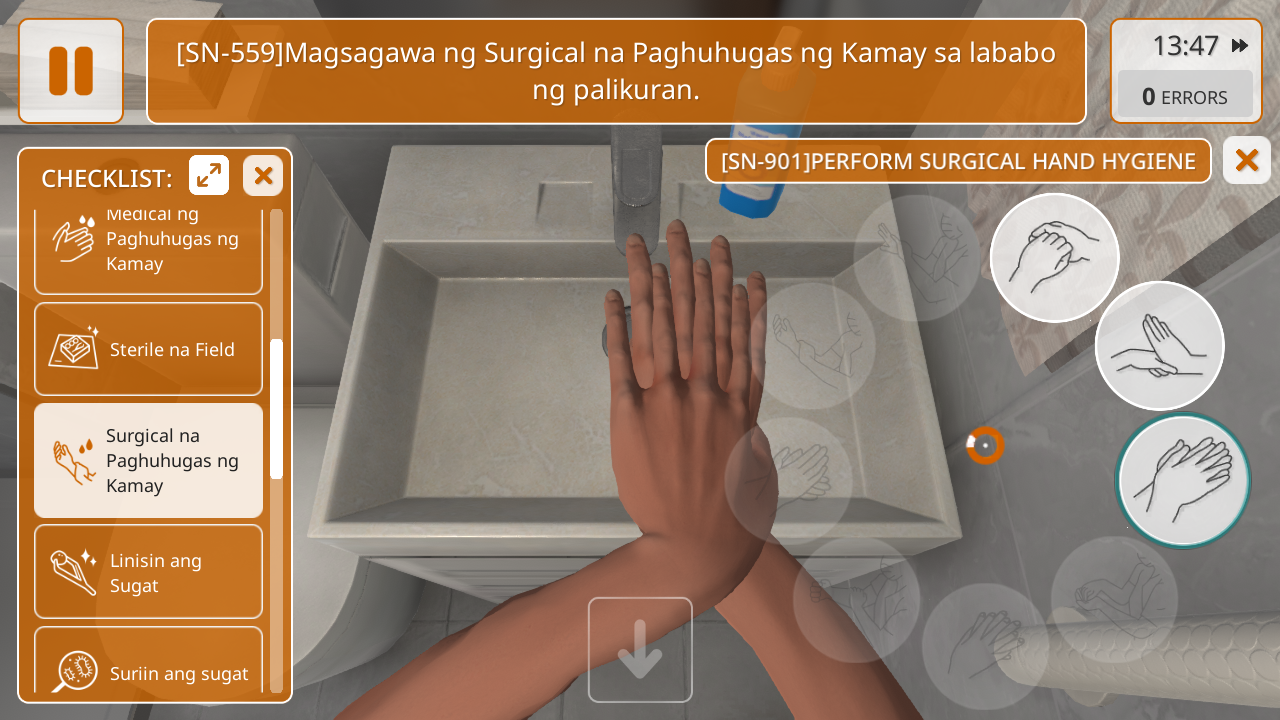Close the Perform Surgical Hand Hygiene prompt
Viewport: 1280px width, 720px height.
pyautogui.click(x=1246, y=160)
